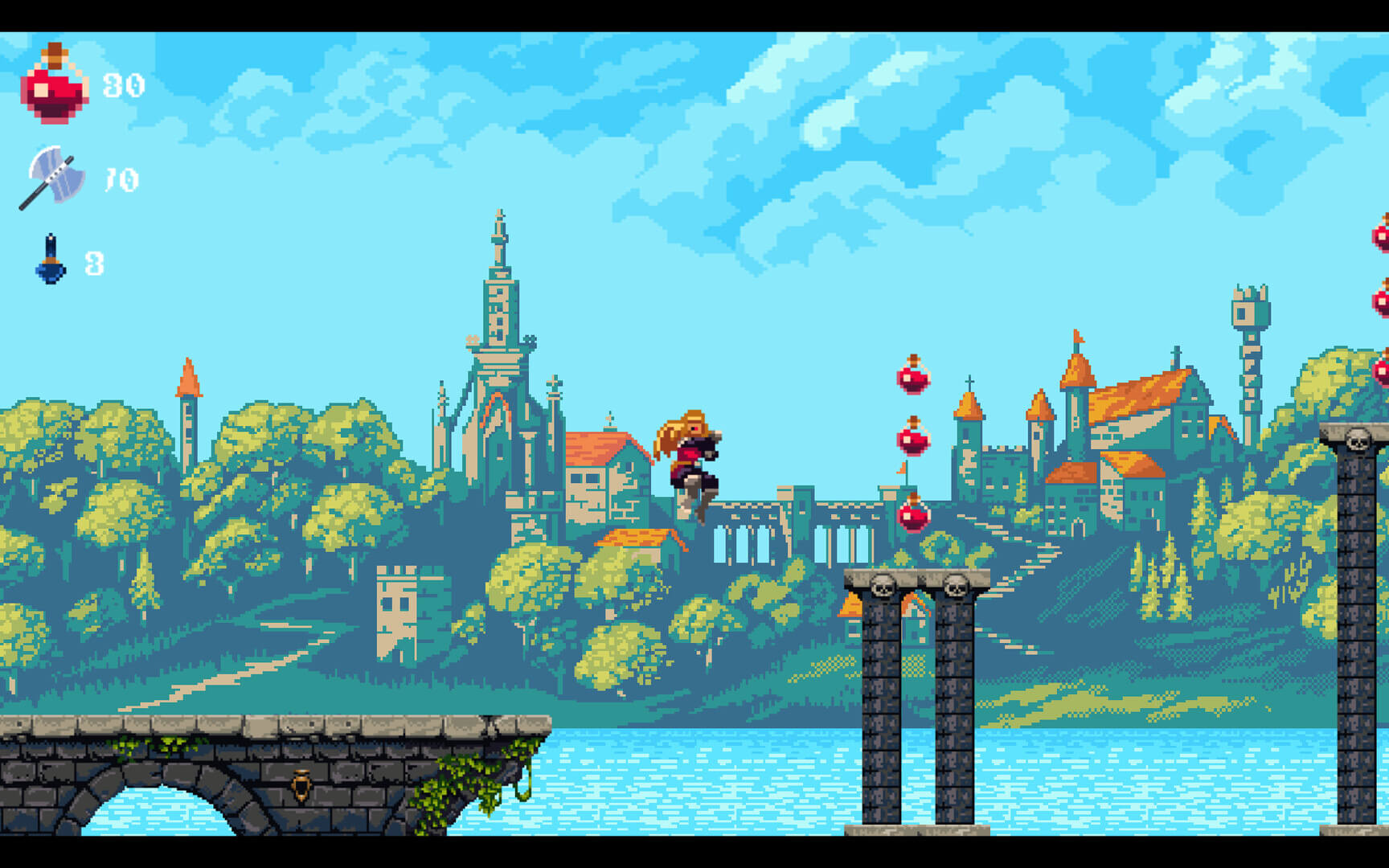
Task: Click the axe ammo counter showing 70
Action: (x=119, y=178)
